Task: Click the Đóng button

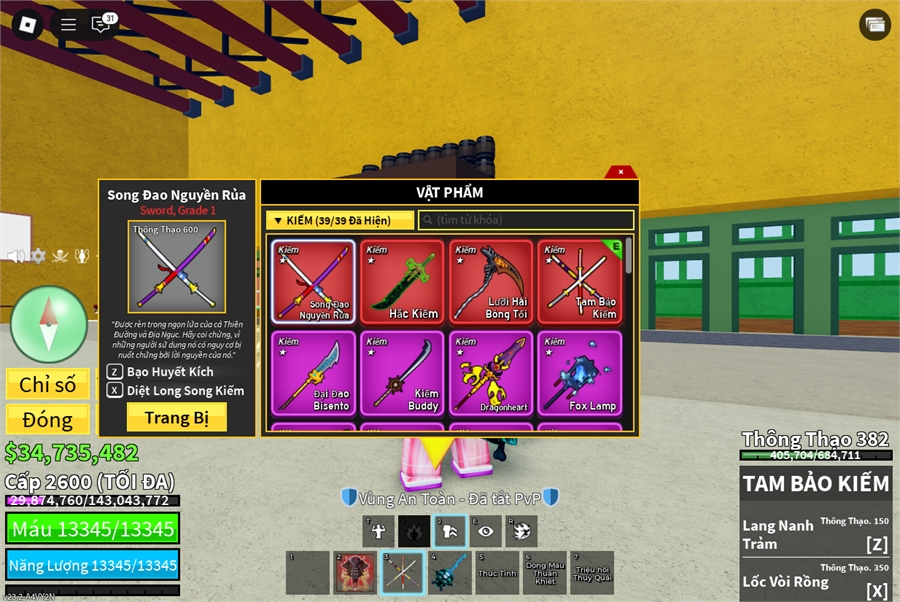Action: coord(48,419)
